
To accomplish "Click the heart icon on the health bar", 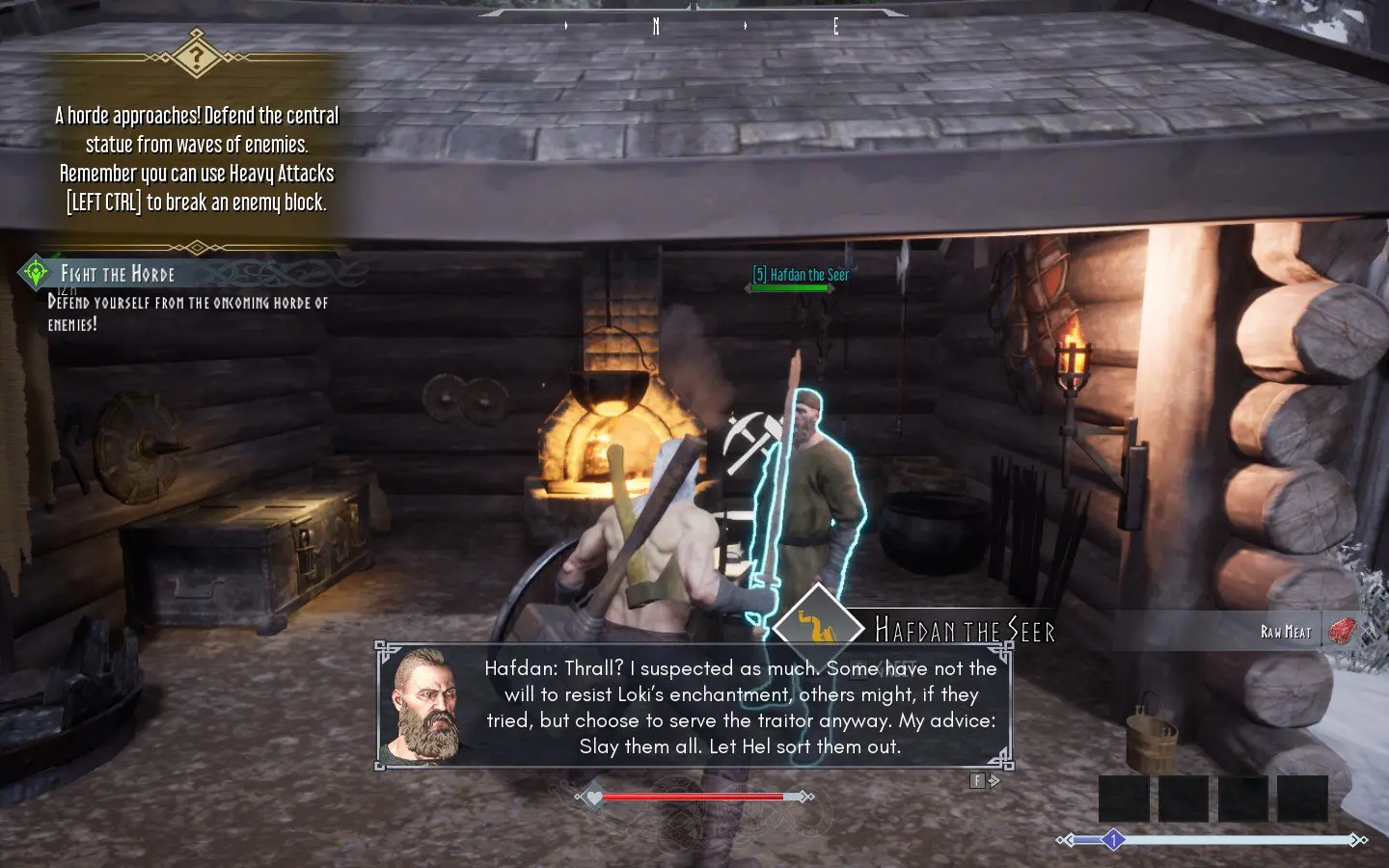I will pyautogui.click(x=594, y=798).
